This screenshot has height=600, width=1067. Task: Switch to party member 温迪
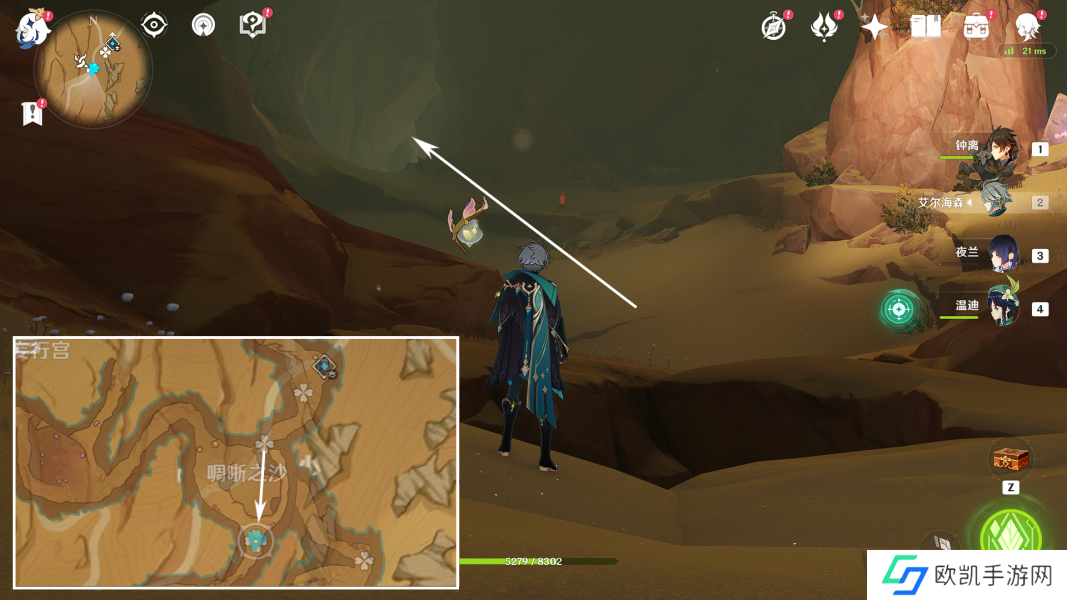pos(1003,307)
